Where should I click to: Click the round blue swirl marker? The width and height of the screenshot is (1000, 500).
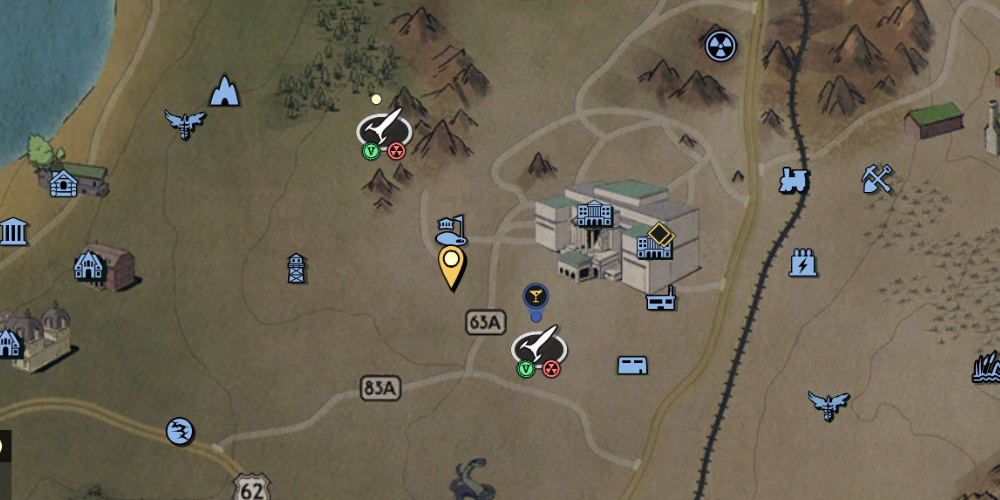180,431
